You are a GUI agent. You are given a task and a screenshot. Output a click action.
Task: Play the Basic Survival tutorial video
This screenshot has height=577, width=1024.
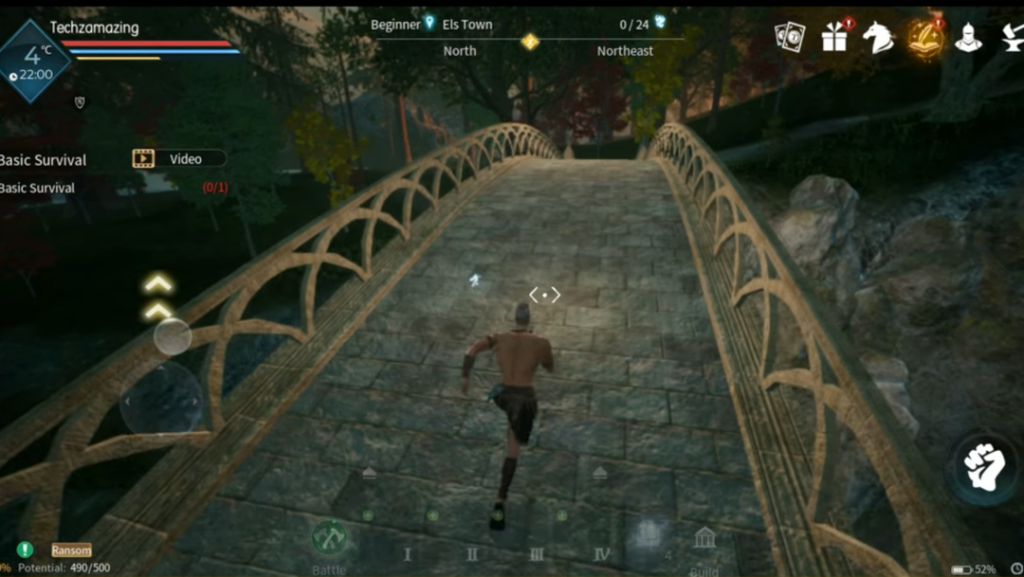[178, 158]
